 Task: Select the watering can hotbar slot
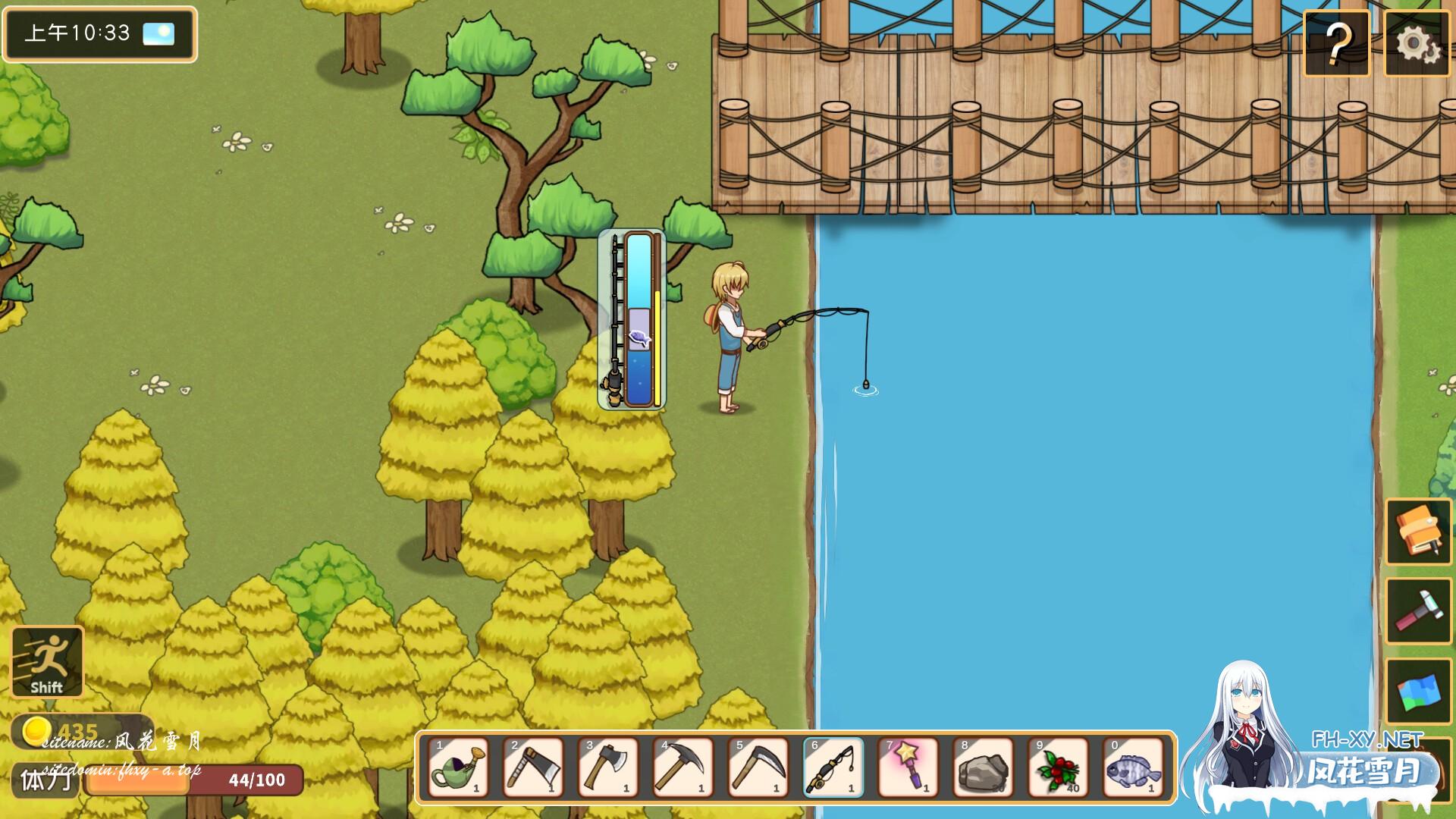point(458,767)
